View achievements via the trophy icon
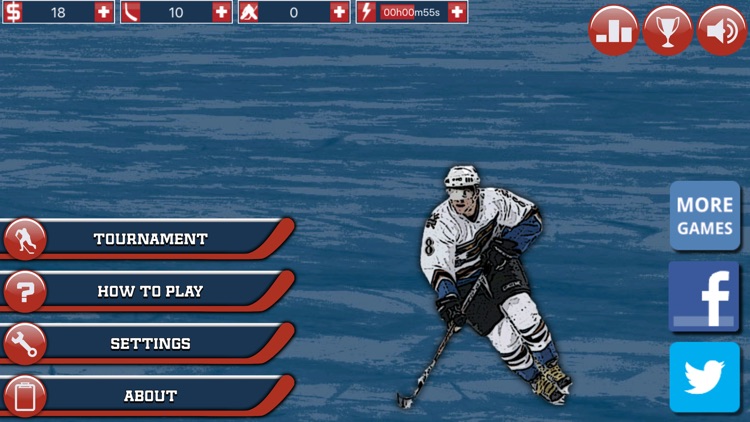 click(667, 30)
